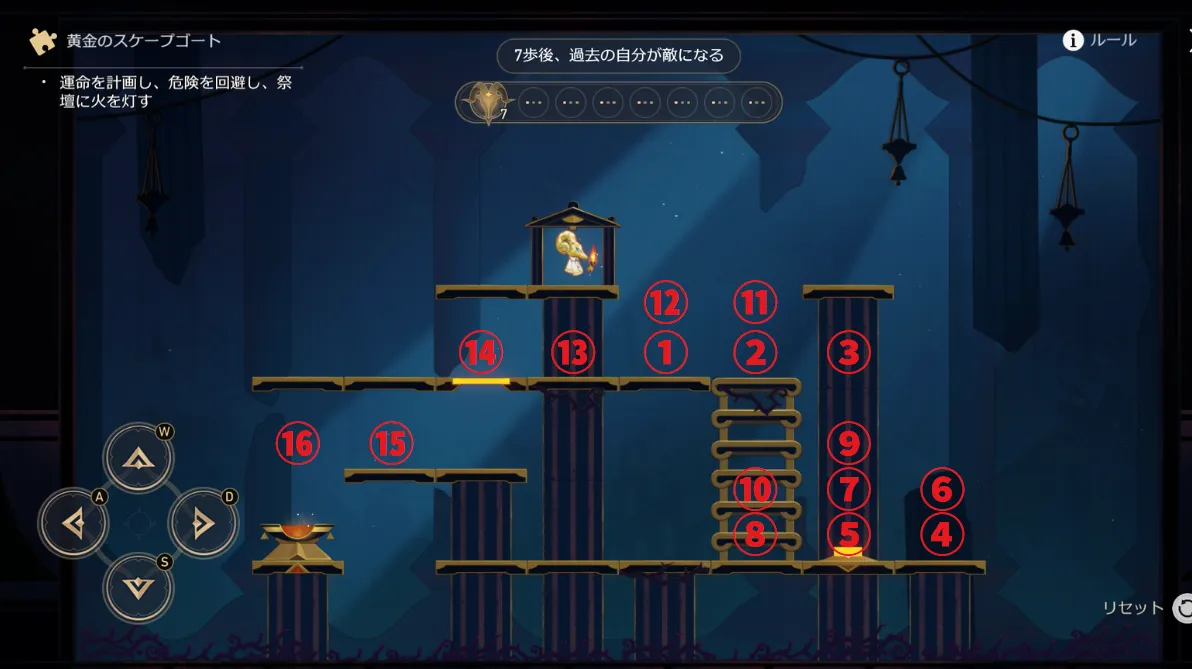Move down with the S arrow button
Image resolution: width=1192 pixels, height=669 pixels.
[x=138, y=587]
